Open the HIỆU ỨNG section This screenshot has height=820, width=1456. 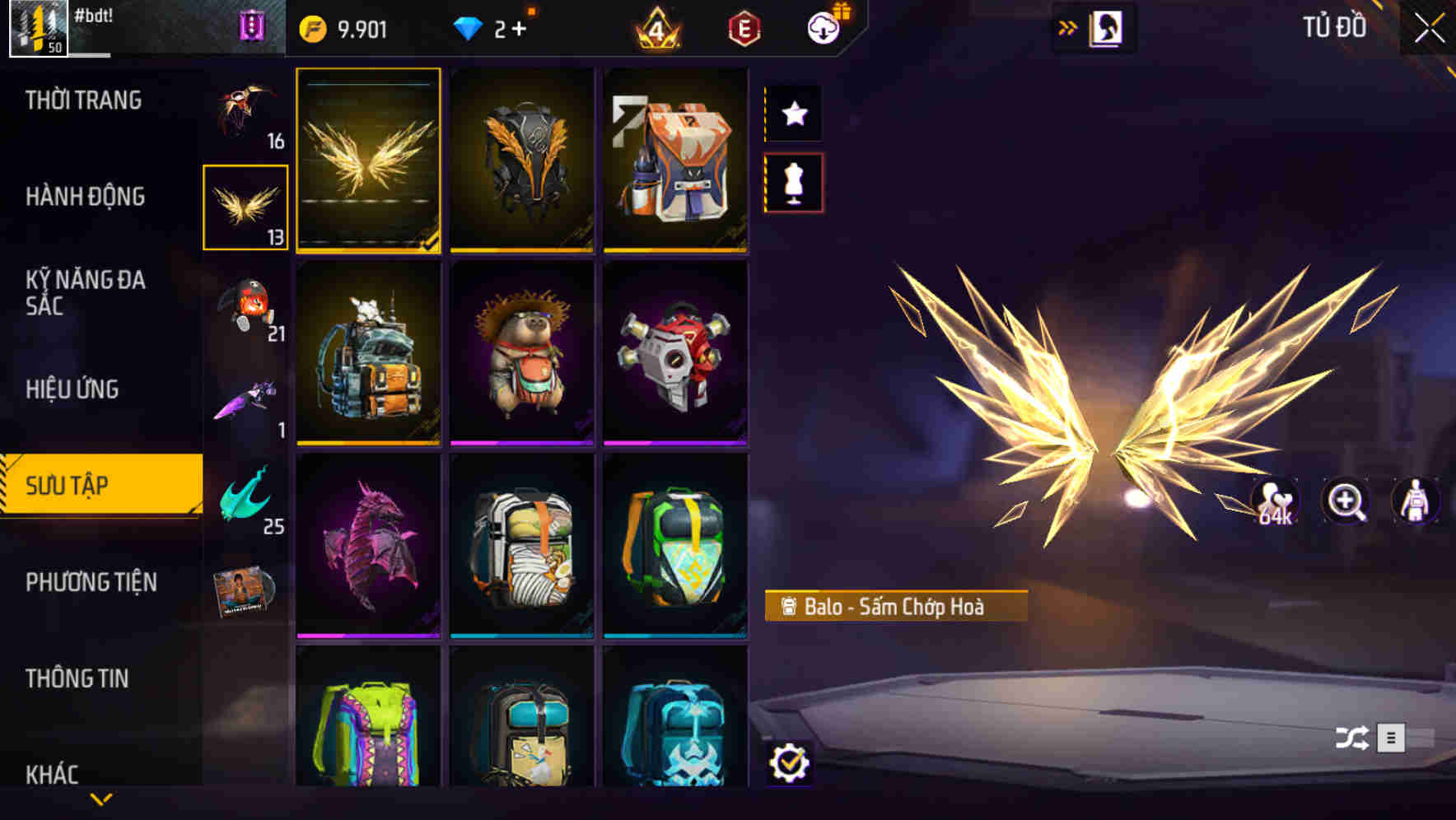(72, 389)
